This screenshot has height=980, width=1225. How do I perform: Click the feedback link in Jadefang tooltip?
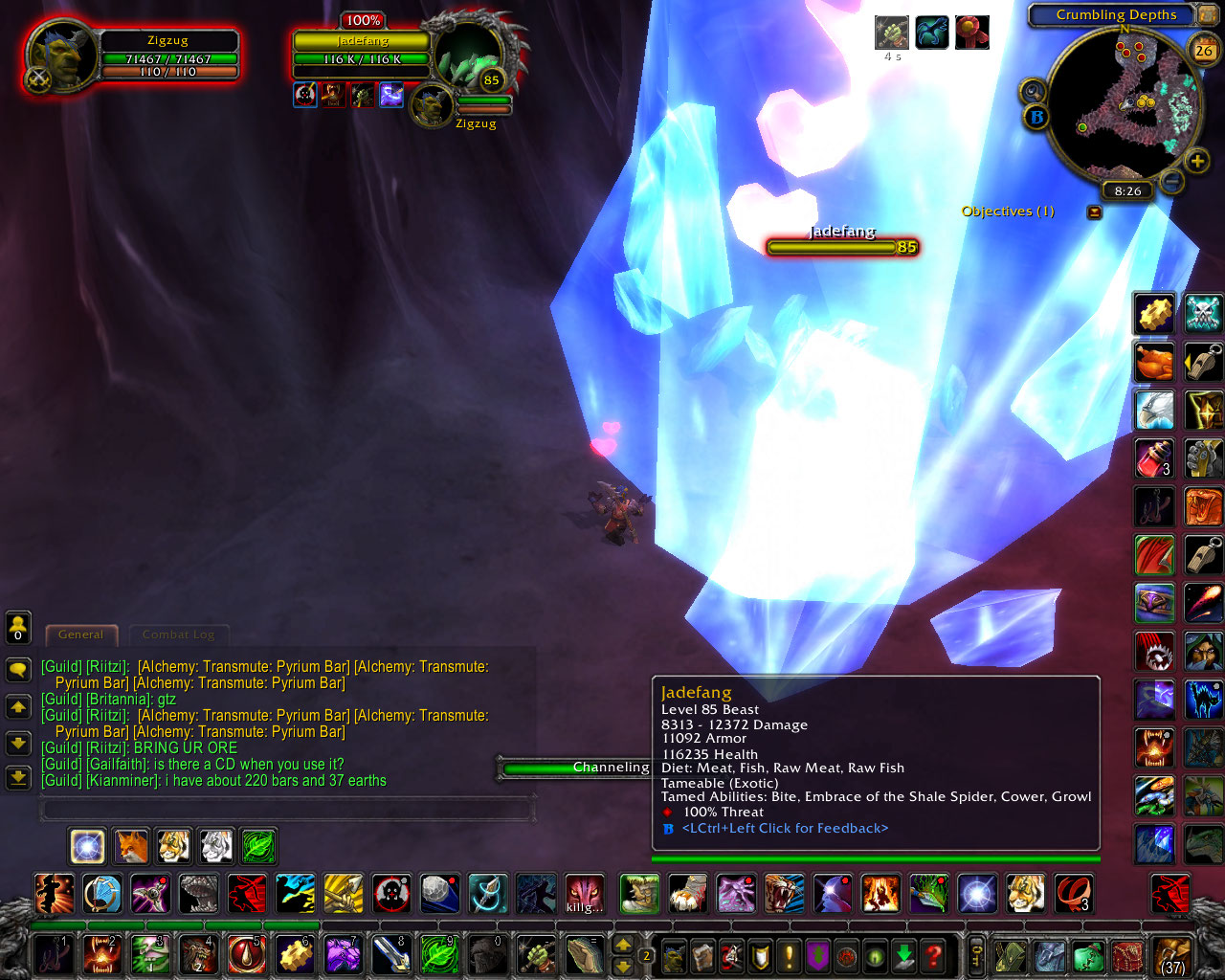787,829
